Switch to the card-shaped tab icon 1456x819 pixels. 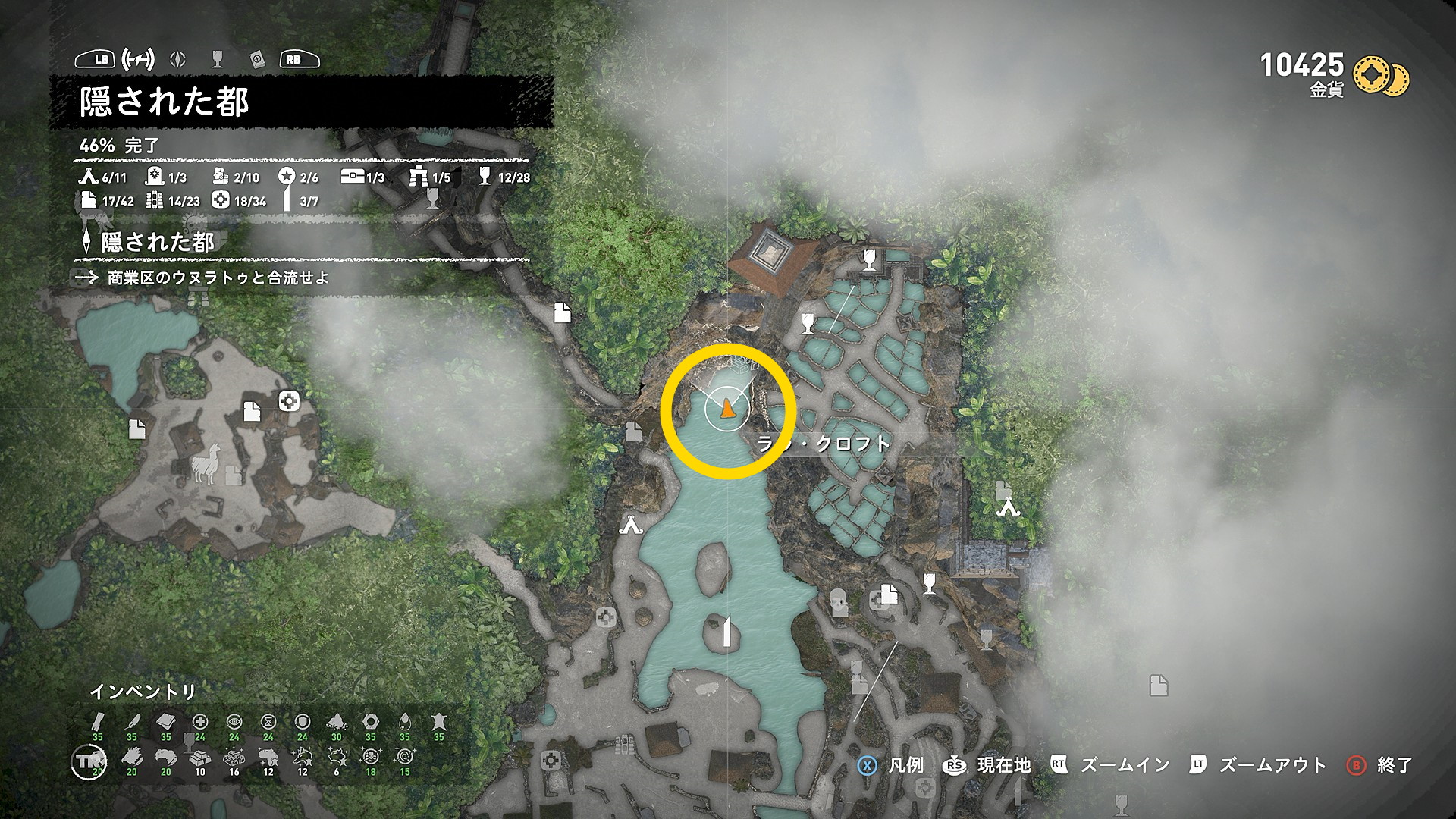[x=256, y=59]
